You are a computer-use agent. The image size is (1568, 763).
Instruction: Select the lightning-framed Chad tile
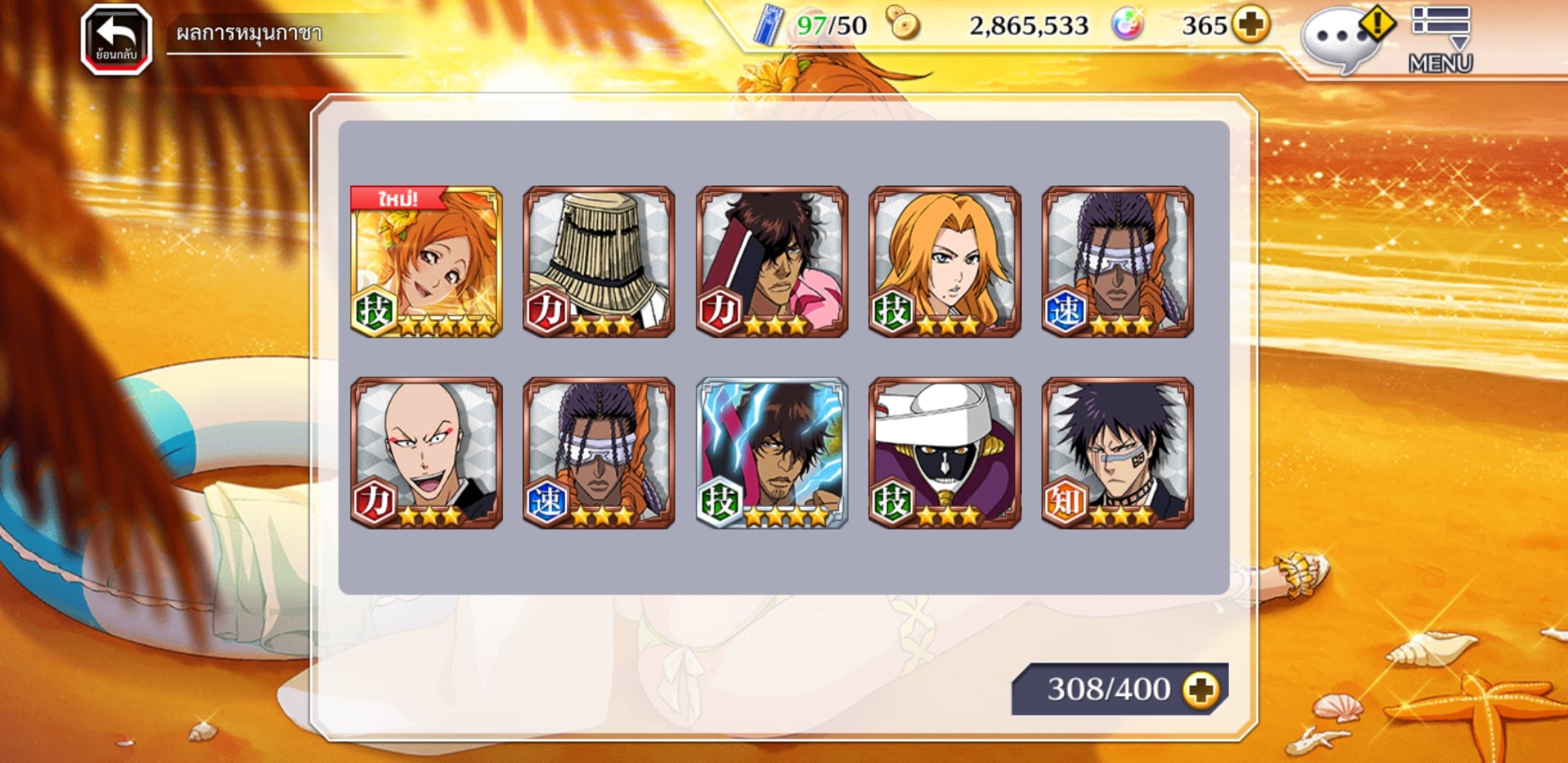coord(772,453)
